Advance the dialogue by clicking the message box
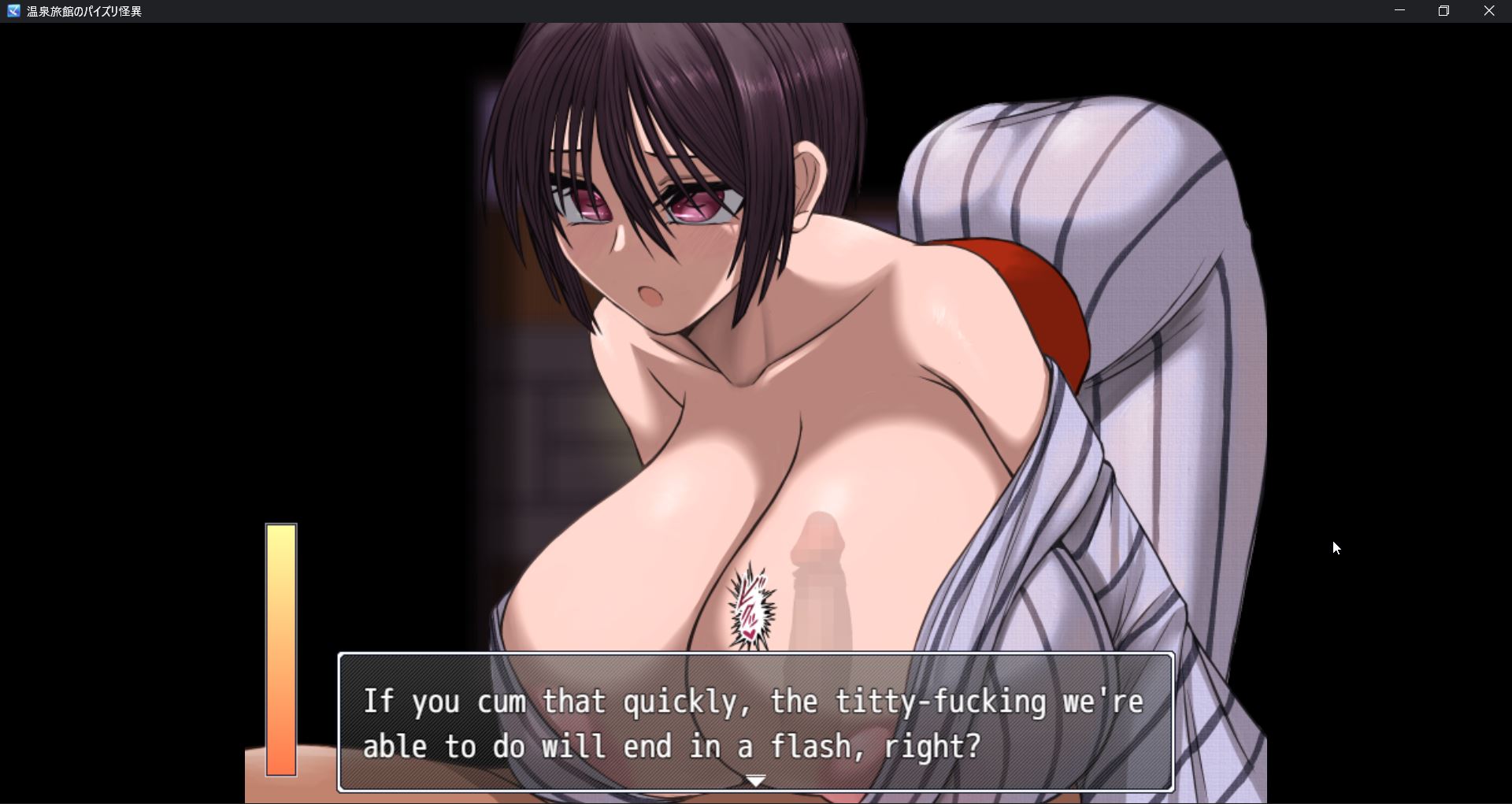The height and width of the screenshot is (804, 1512). [754, 721]
